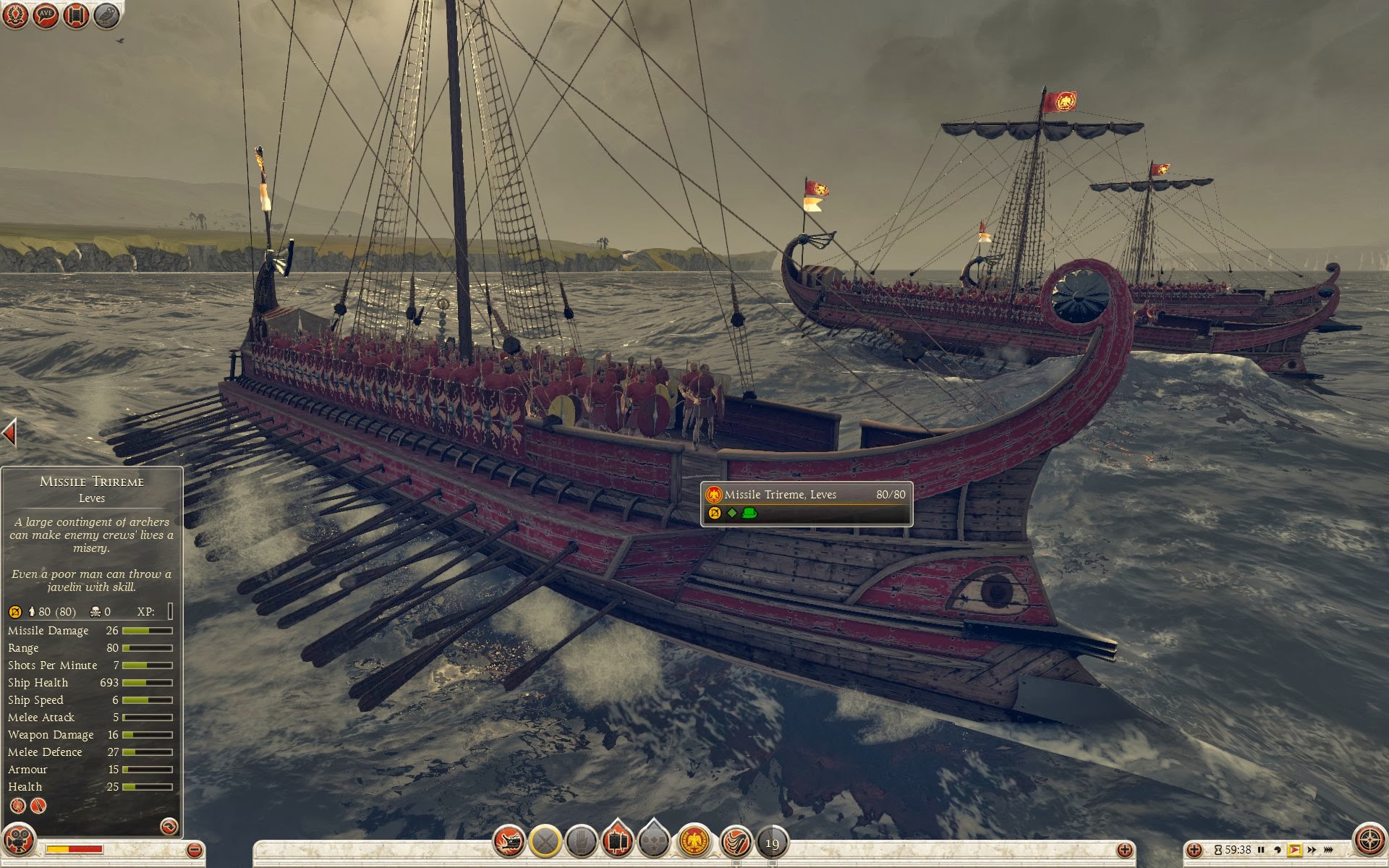Click the camera mask button
This screenshot has width=1389, height=868.
coord(20,842)
